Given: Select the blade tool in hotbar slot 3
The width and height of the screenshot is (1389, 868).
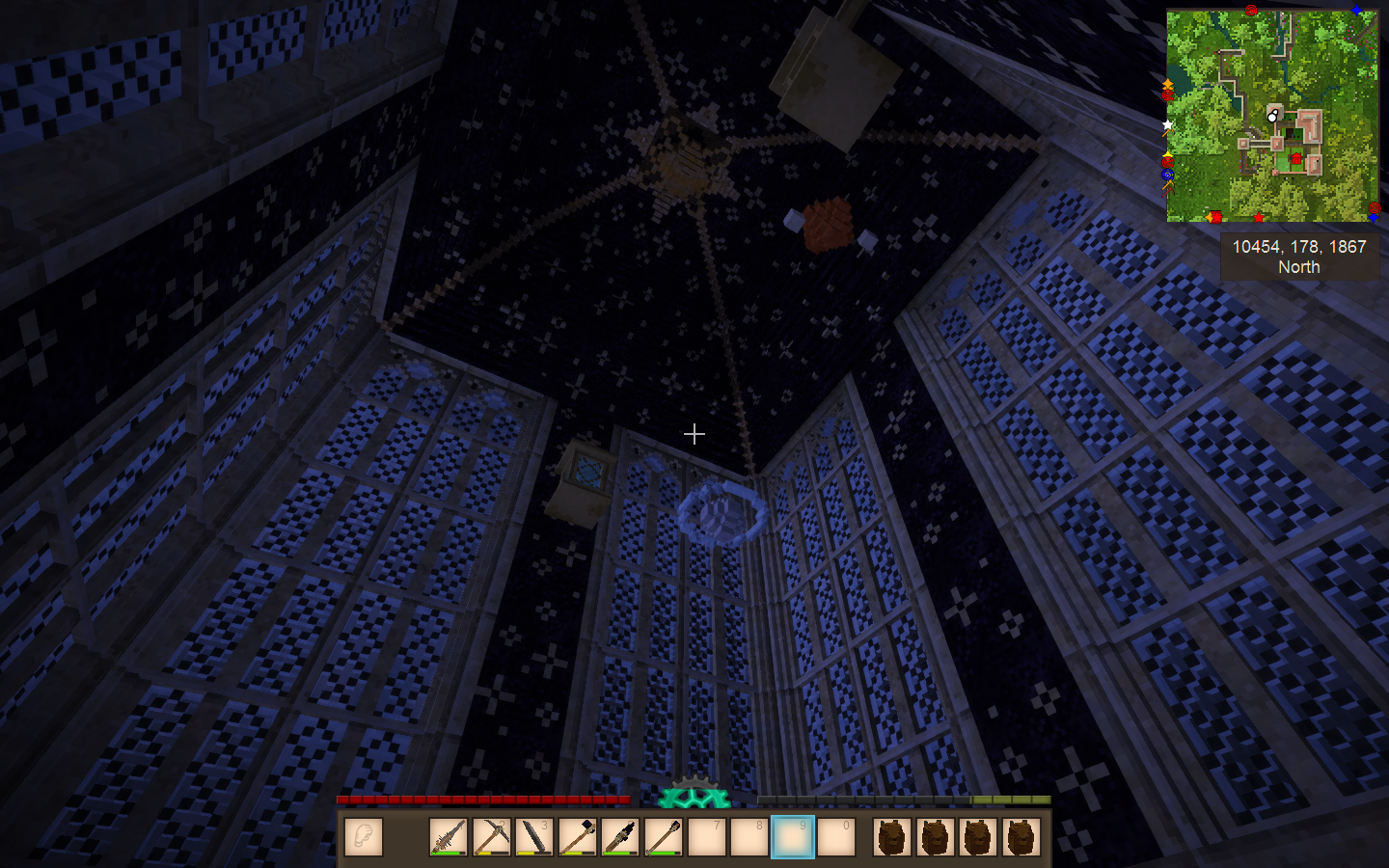Looking at the screenshot, I should coord(534,836).
